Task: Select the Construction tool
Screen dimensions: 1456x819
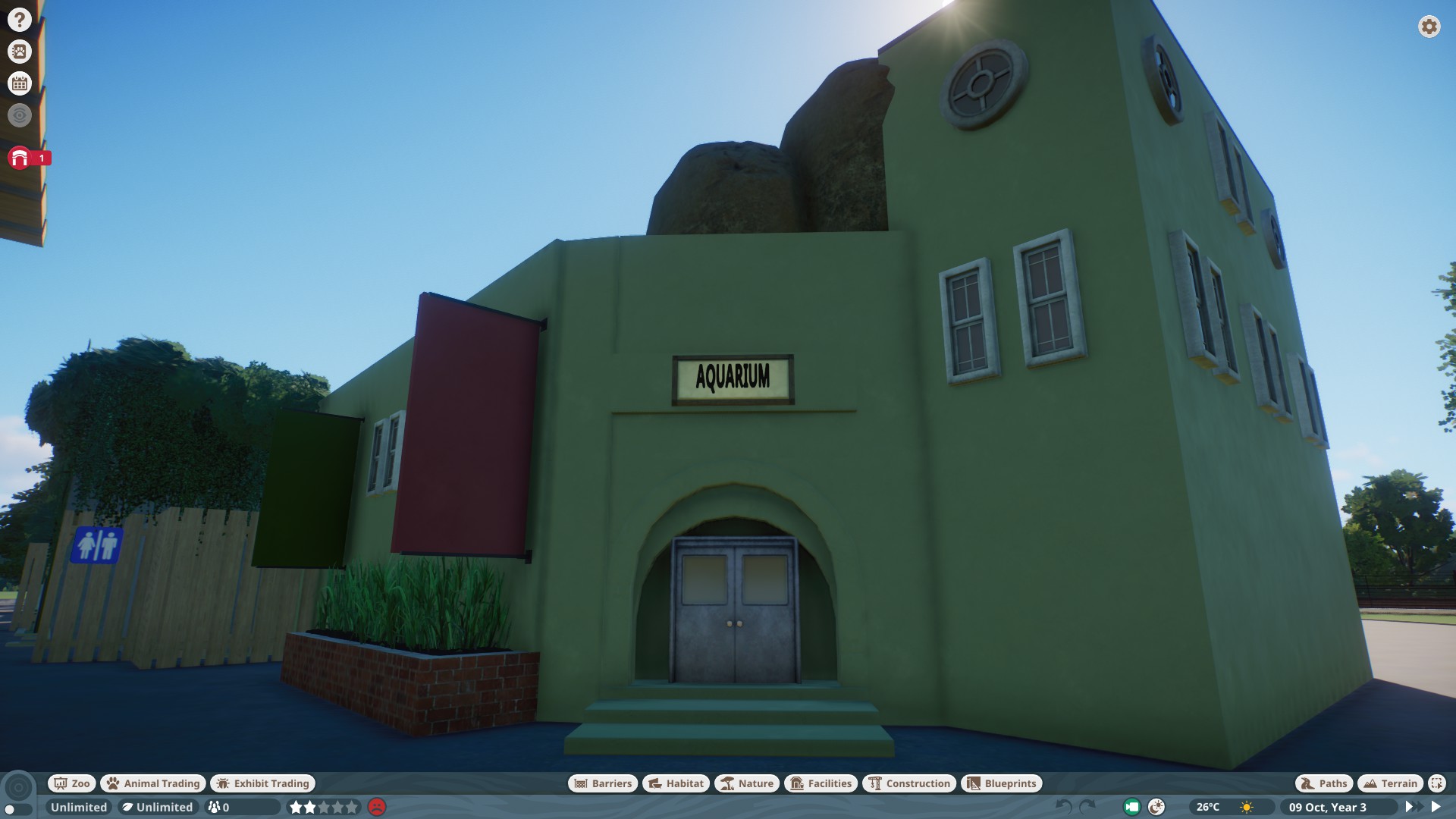Action: (909, 783)
